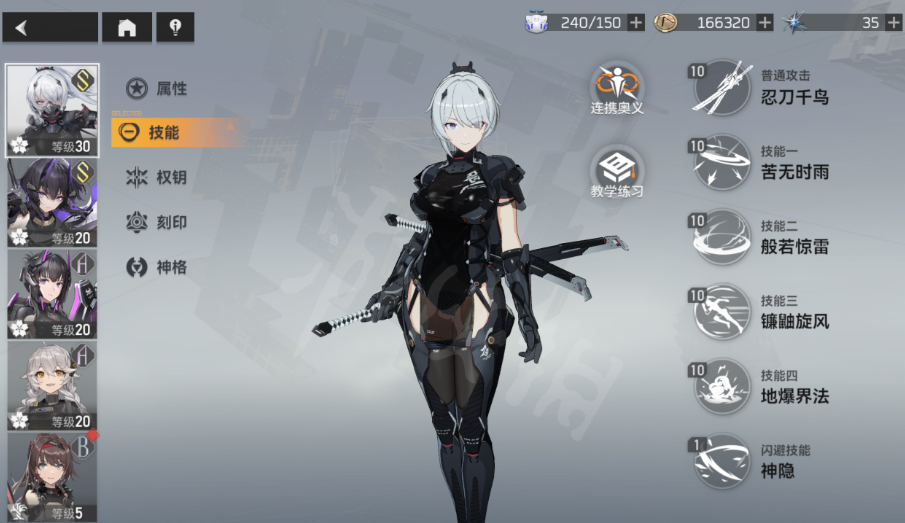This screenshot has width=905, height=523.
Task: Switch to the 神格 tab
Action: click(x=159, y=267)
